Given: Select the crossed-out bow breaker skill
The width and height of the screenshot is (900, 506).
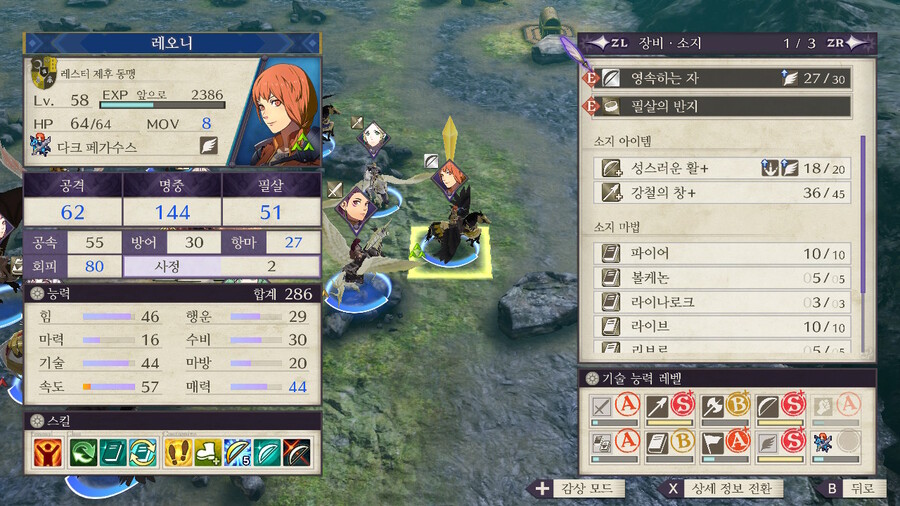Looking at the screenshot, I should [x=297, y=452].
